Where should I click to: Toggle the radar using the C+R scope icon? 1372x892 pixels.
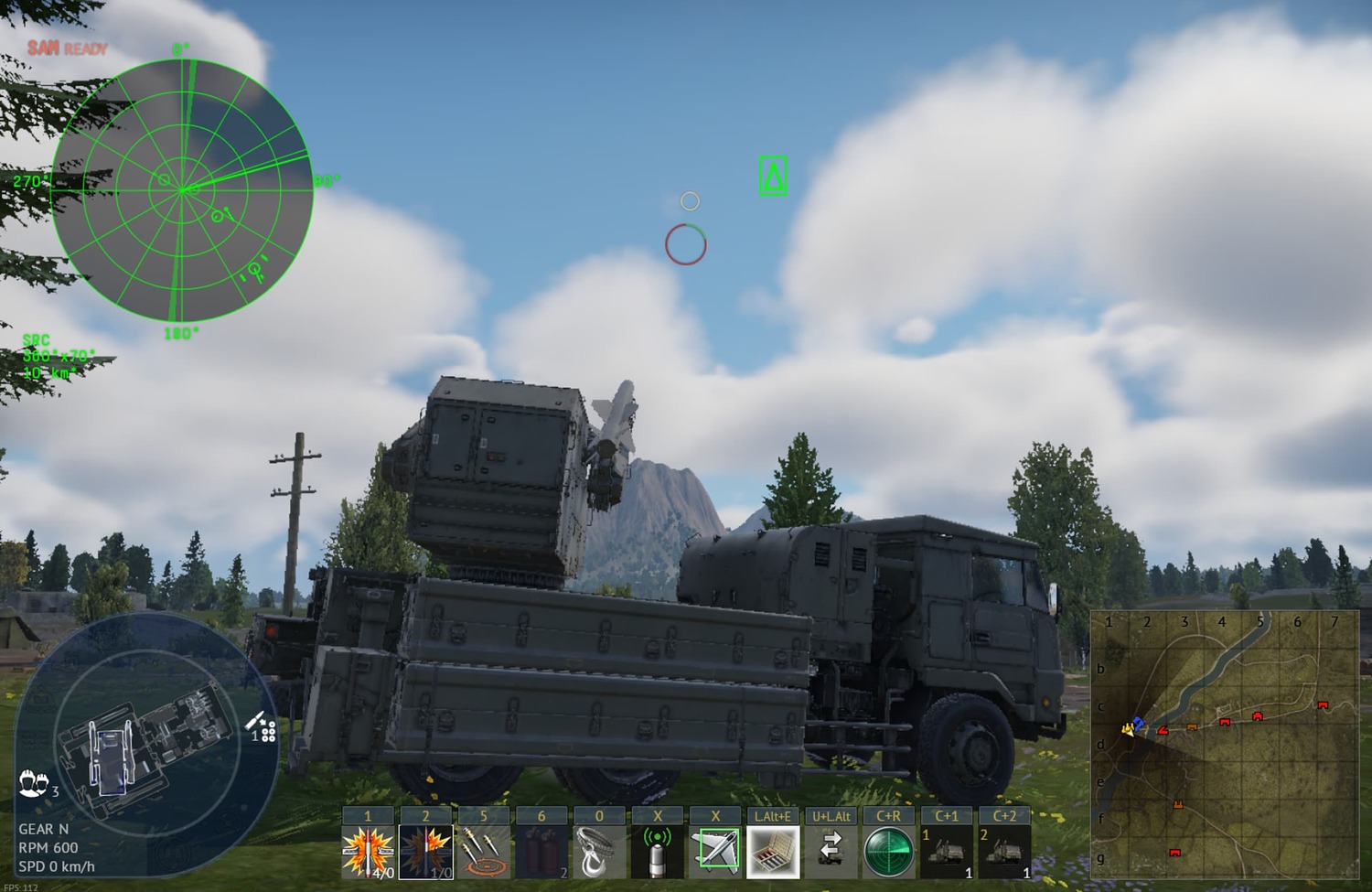coord(888,851)
